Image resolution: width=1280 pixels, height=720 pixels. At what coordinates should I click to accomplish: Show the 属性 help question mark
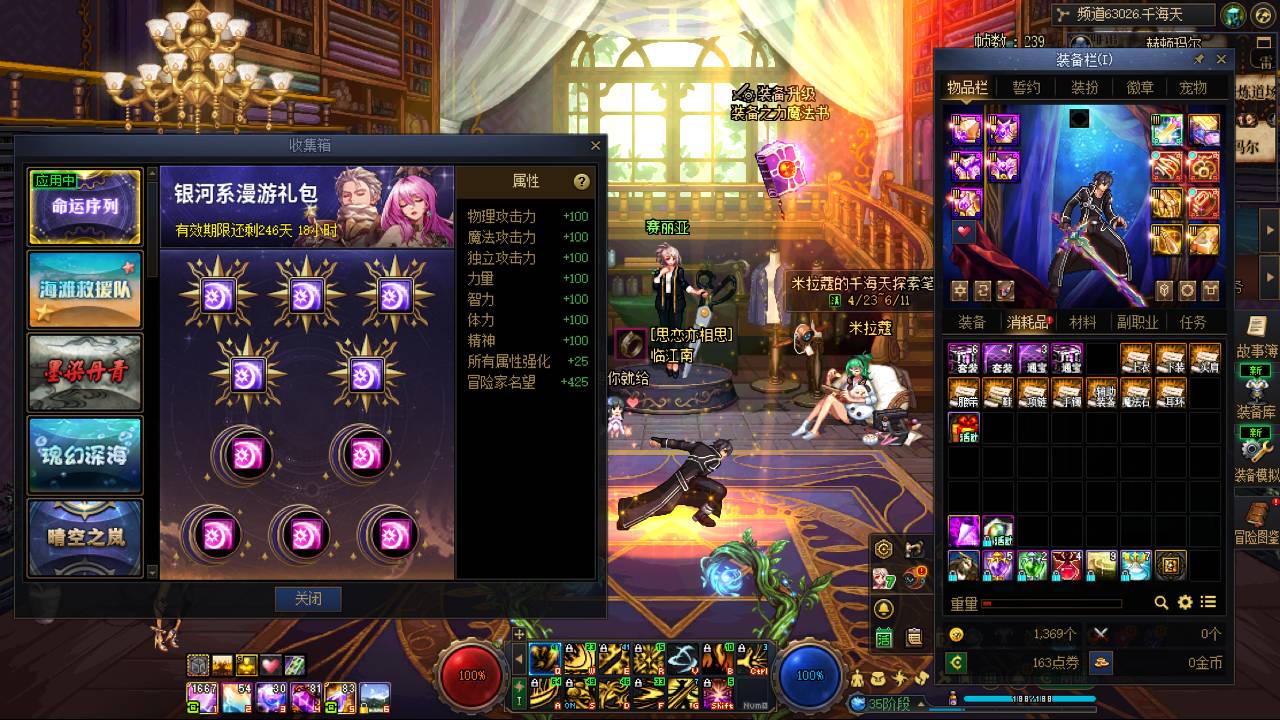[581, 181]
